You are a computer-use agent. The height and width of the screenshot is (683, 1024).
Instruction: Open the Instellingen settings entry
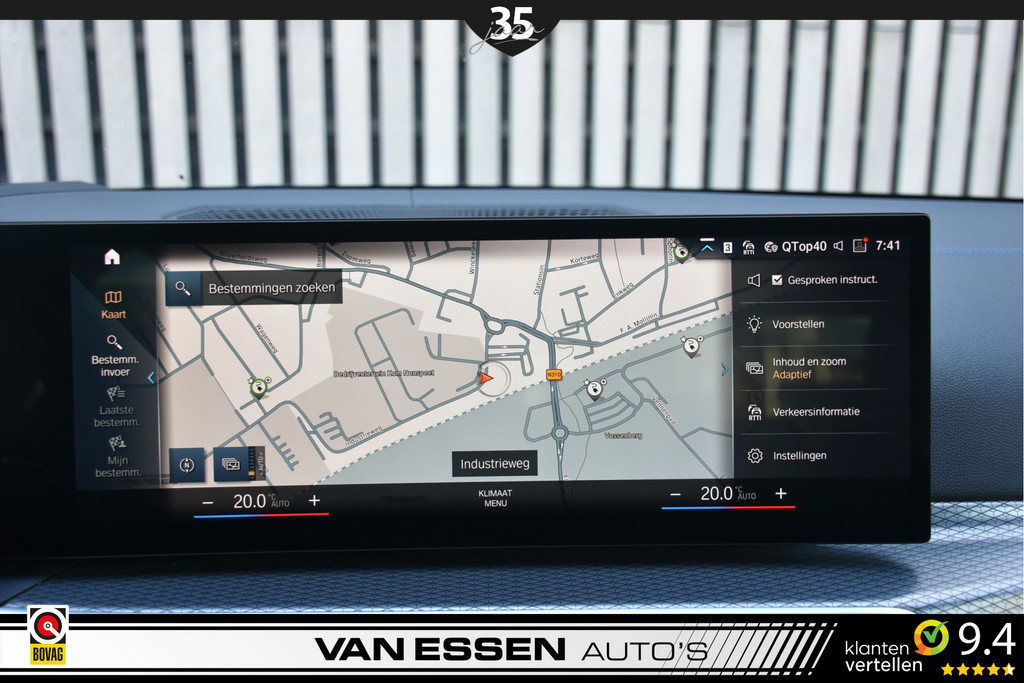click(799, 456)
